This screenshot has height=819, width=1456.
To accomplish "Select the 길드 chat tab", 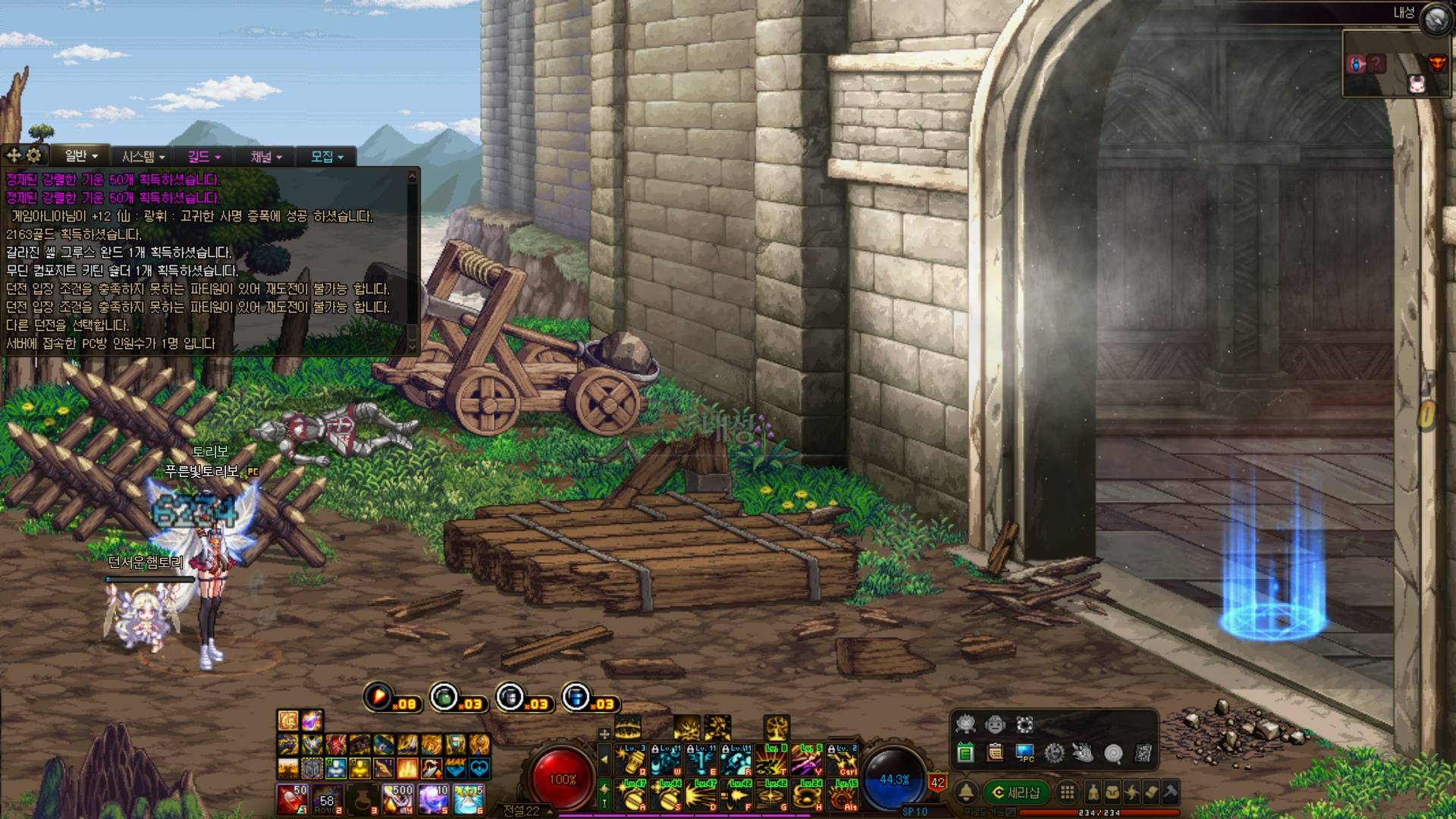I will click(203, 156).
